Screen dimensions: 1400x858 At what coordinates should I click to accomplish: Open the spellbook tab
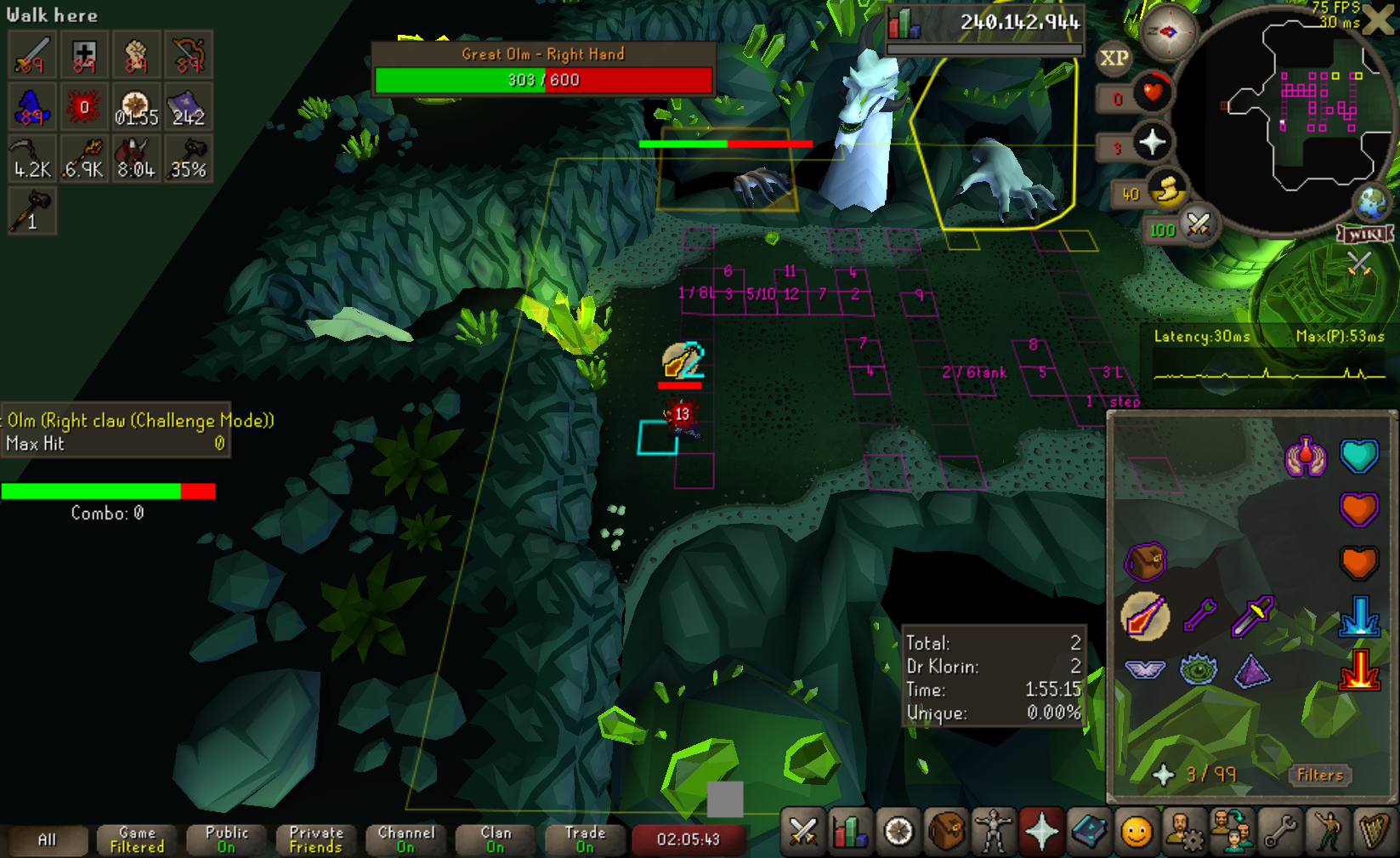coord(1089,831)
